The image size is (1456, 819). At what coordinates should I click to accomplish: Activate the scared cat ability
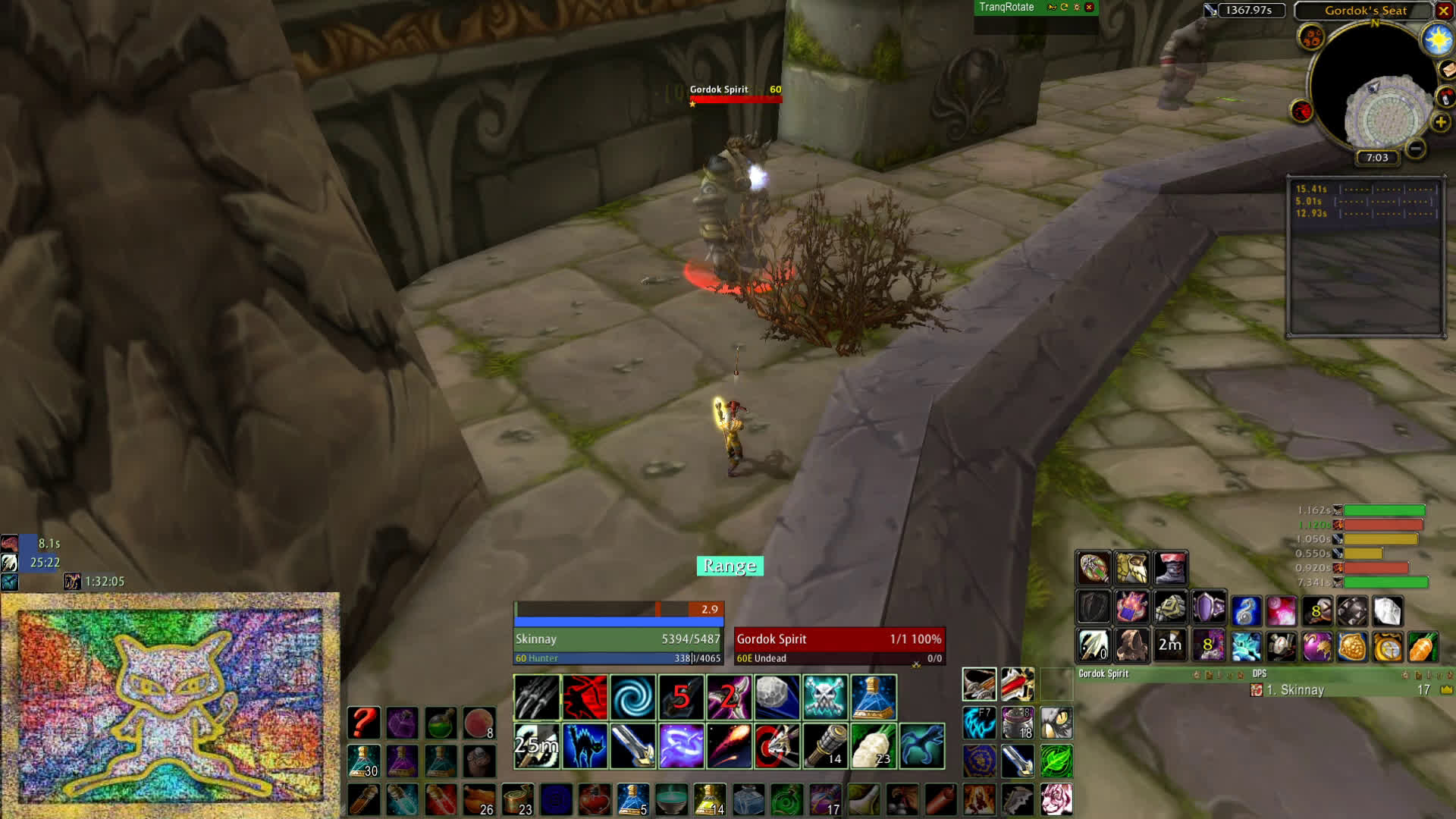pos(585,746)
